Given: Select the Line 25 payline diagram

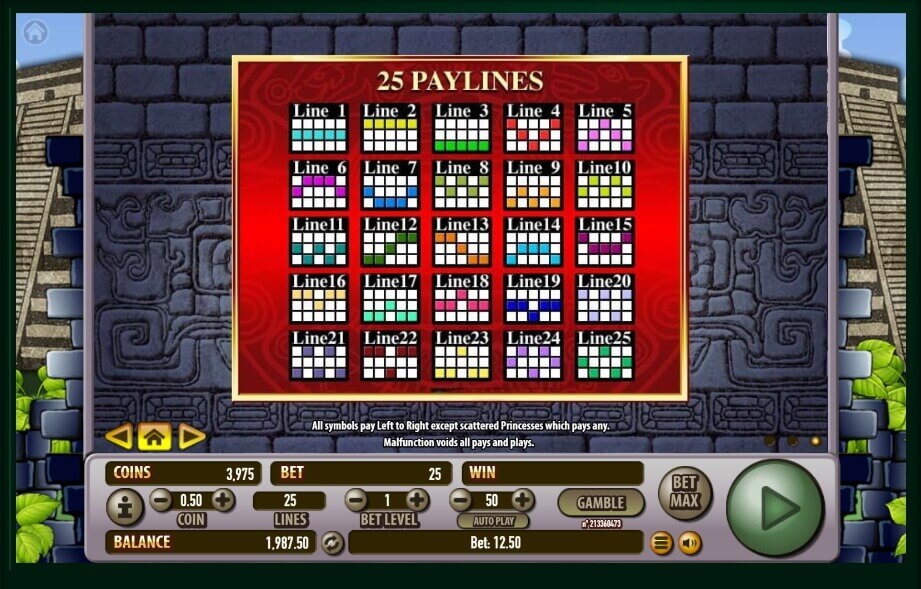Looking at the screenshot, I should coord(605,355).
